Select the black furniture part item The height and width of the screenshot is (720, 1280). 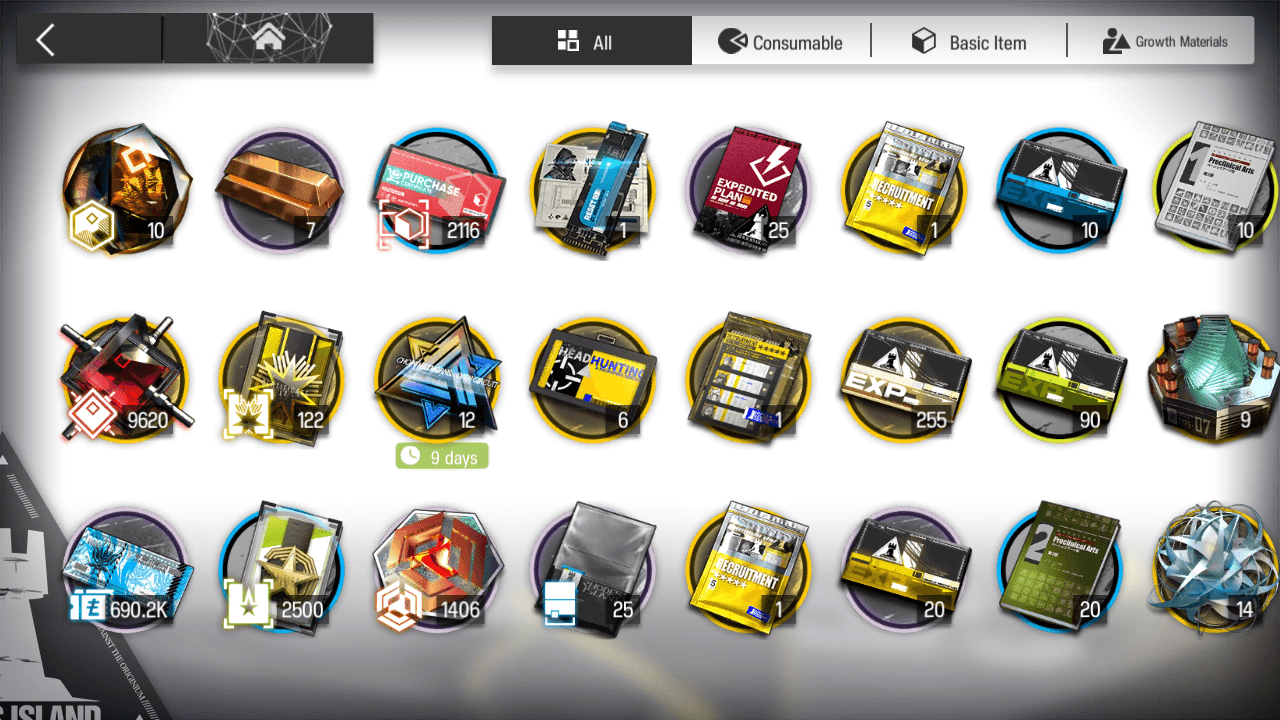point(592,568)
